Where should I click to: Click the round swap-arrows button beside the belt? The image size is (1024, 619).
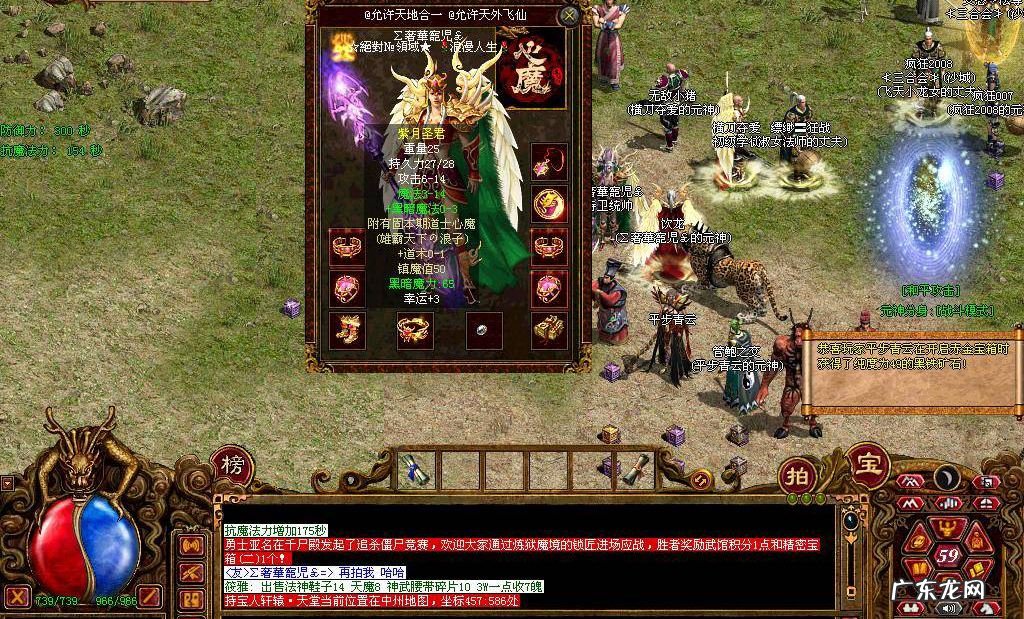pyautogui.click(x=700, y=482)
